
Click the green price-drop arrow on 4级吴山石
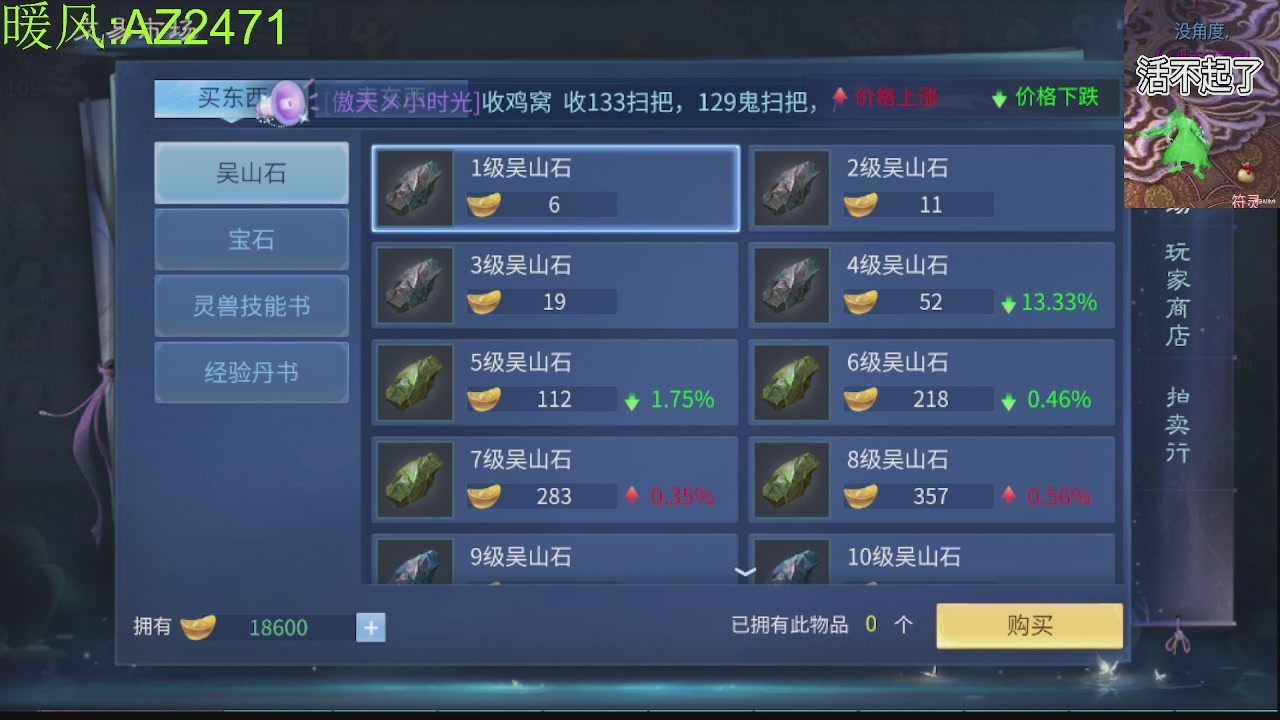[x=1007, y=302]
